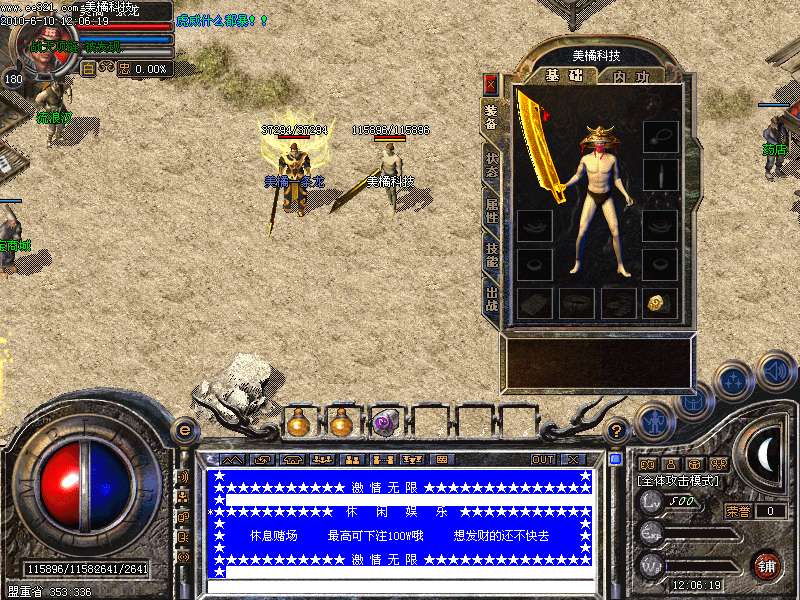Close the chat window with X
The height and width of the screenshot is (600, 800).
pos(573,460)
